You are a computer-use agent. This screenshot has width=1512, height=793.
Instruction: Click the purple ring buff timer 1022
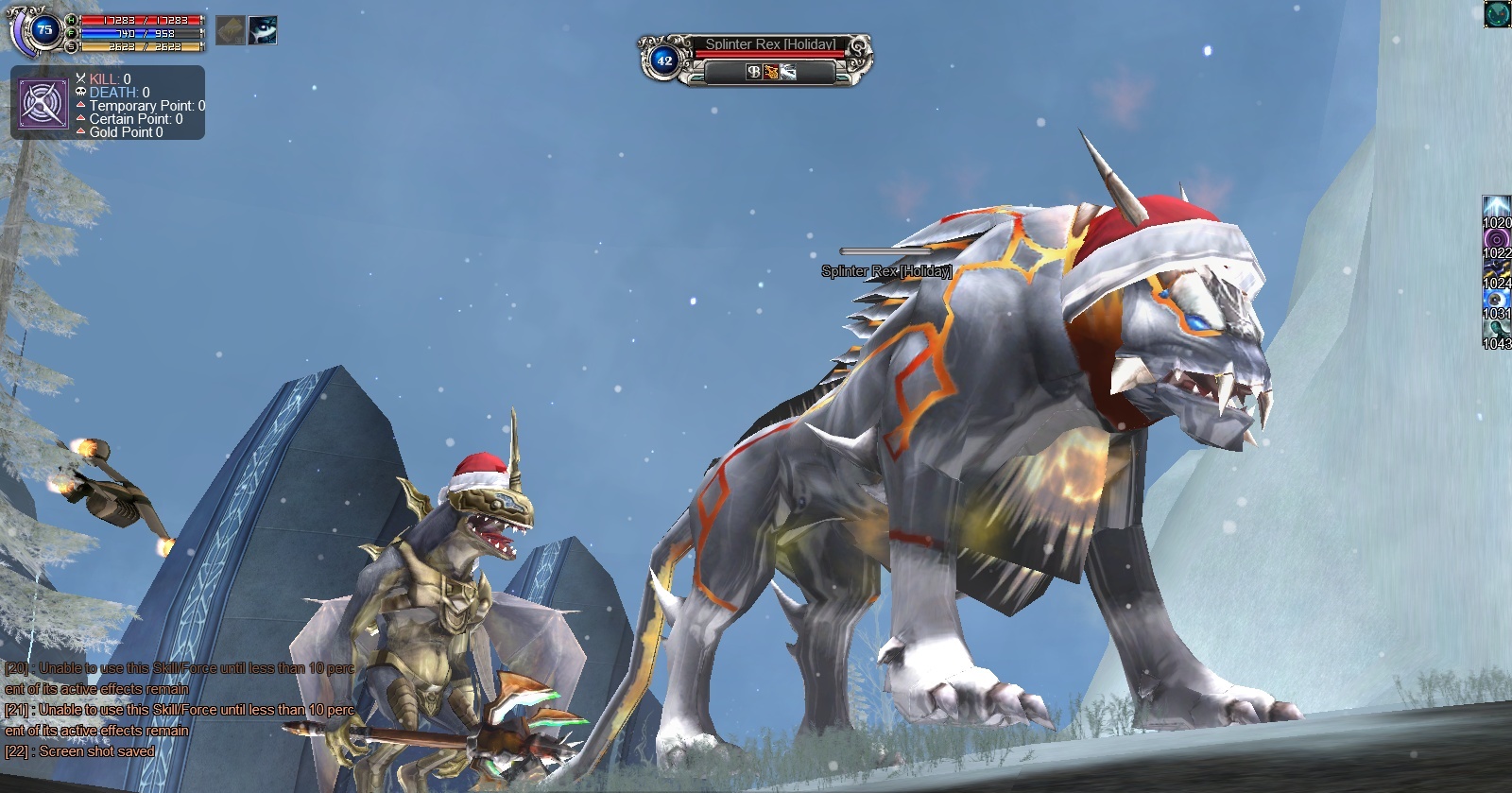pos(1497,238)
